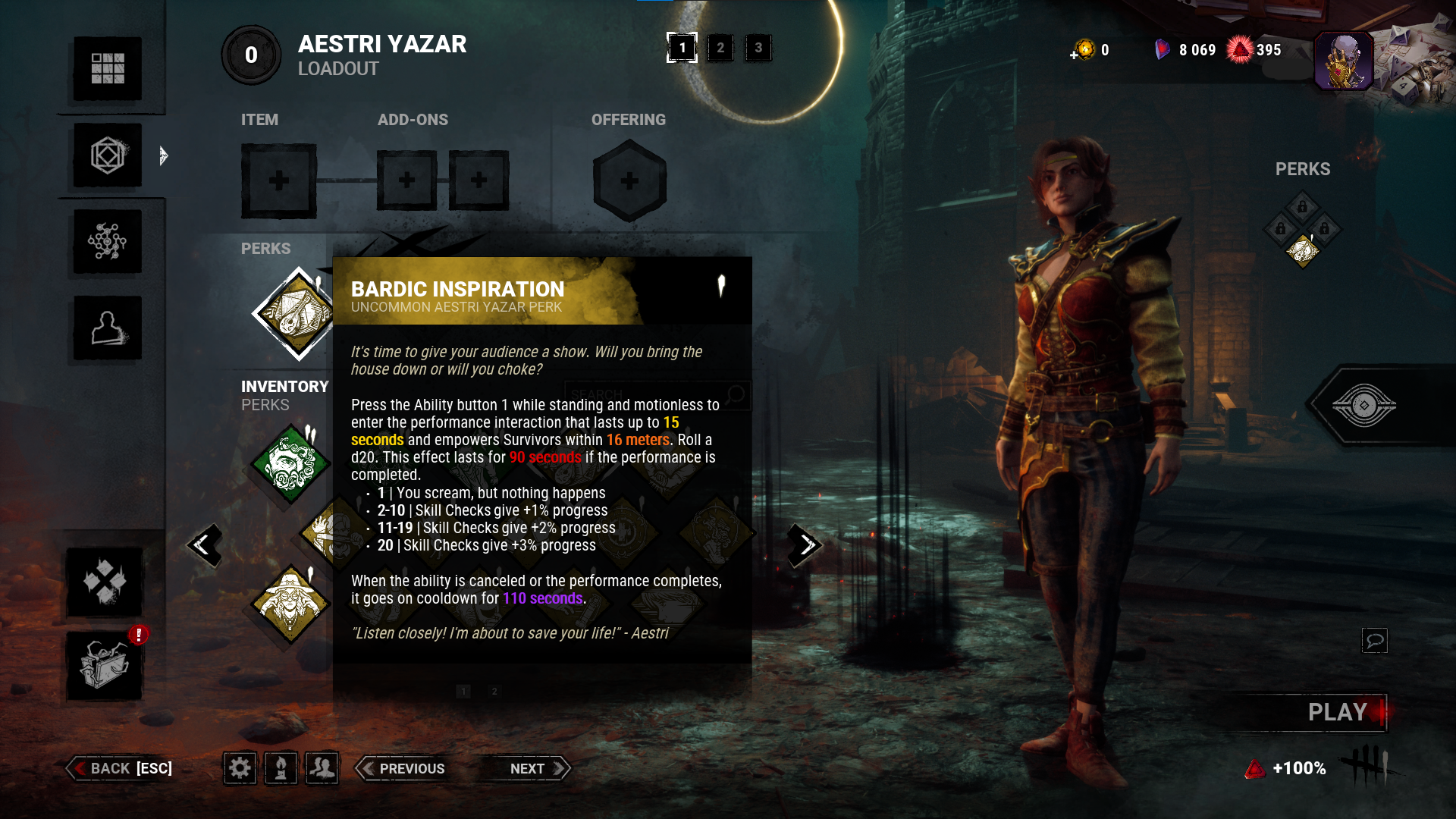Open the card pack icon in lower sidebar
The height and width of the screenshot is (819, 1456).
coord(107,584)
